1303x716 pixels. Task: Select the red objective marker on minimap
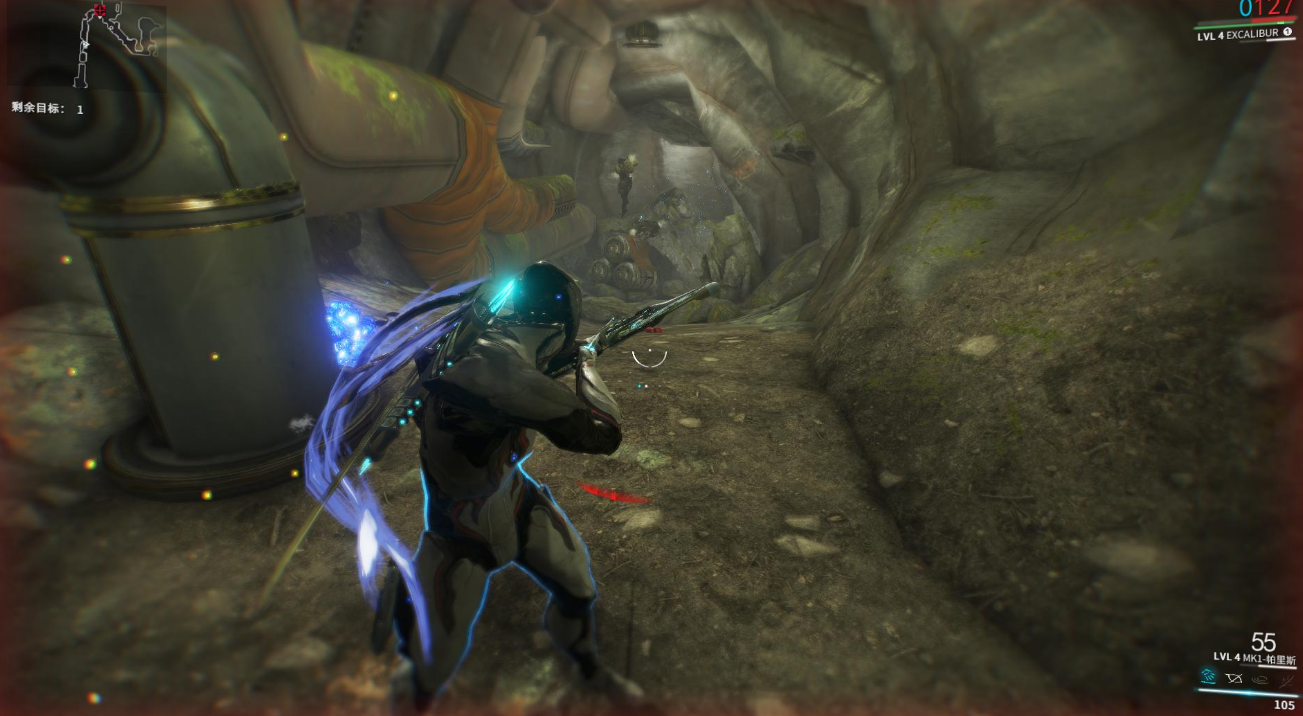[x=98, y=11]
